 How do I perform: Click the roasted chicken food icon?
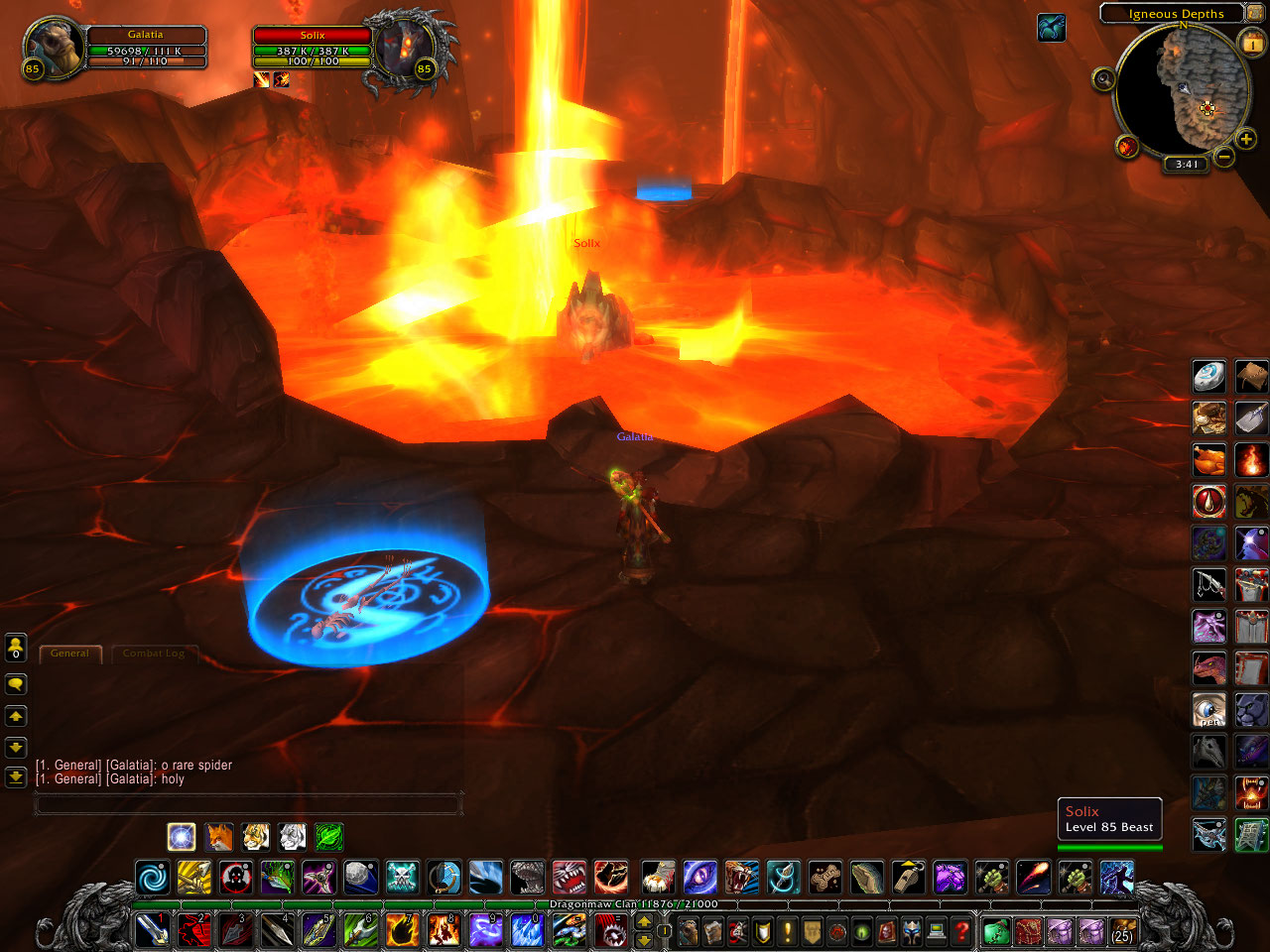(1208, 460)
